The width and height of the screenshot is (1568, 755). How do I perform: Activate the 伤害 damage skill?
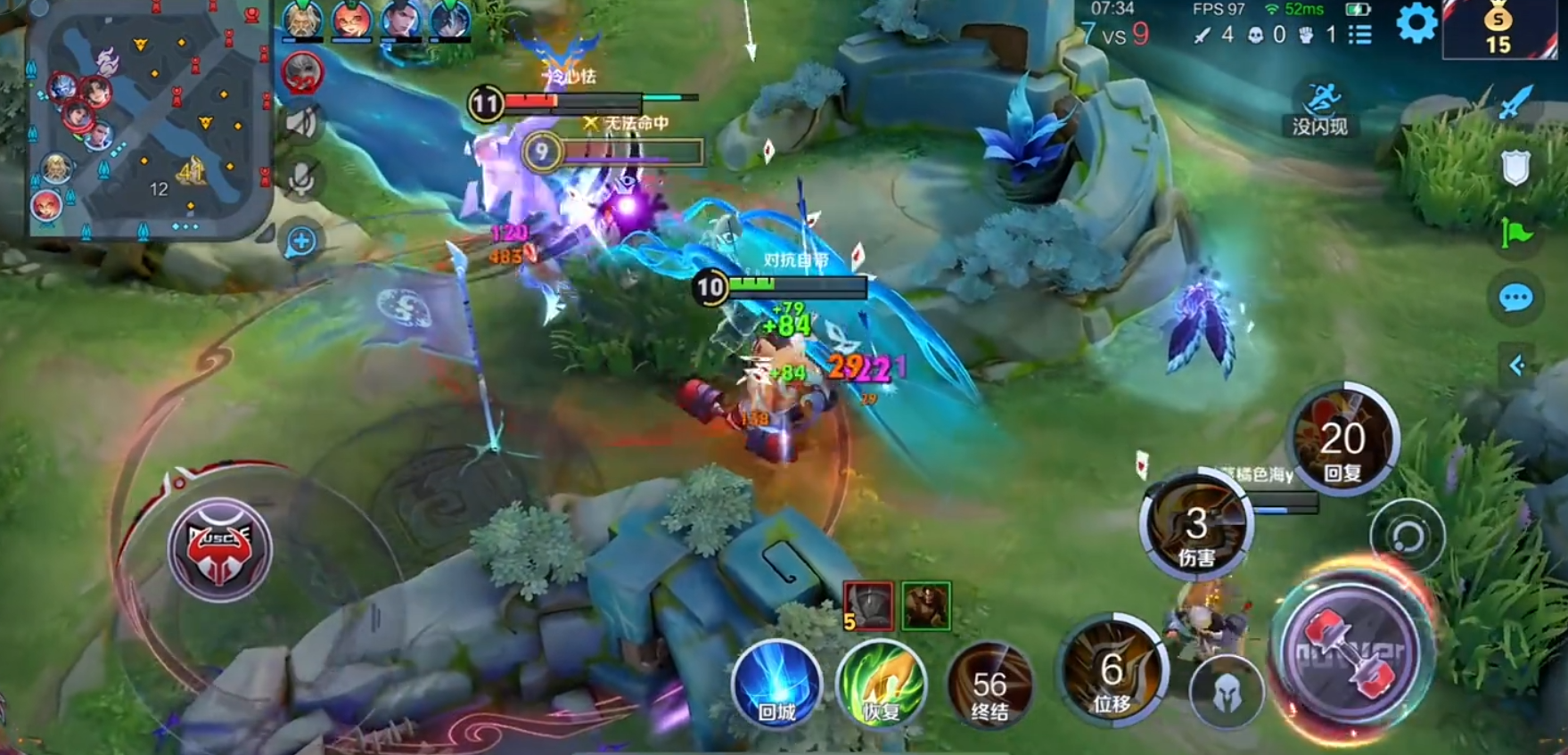[x=1196, y=527]
